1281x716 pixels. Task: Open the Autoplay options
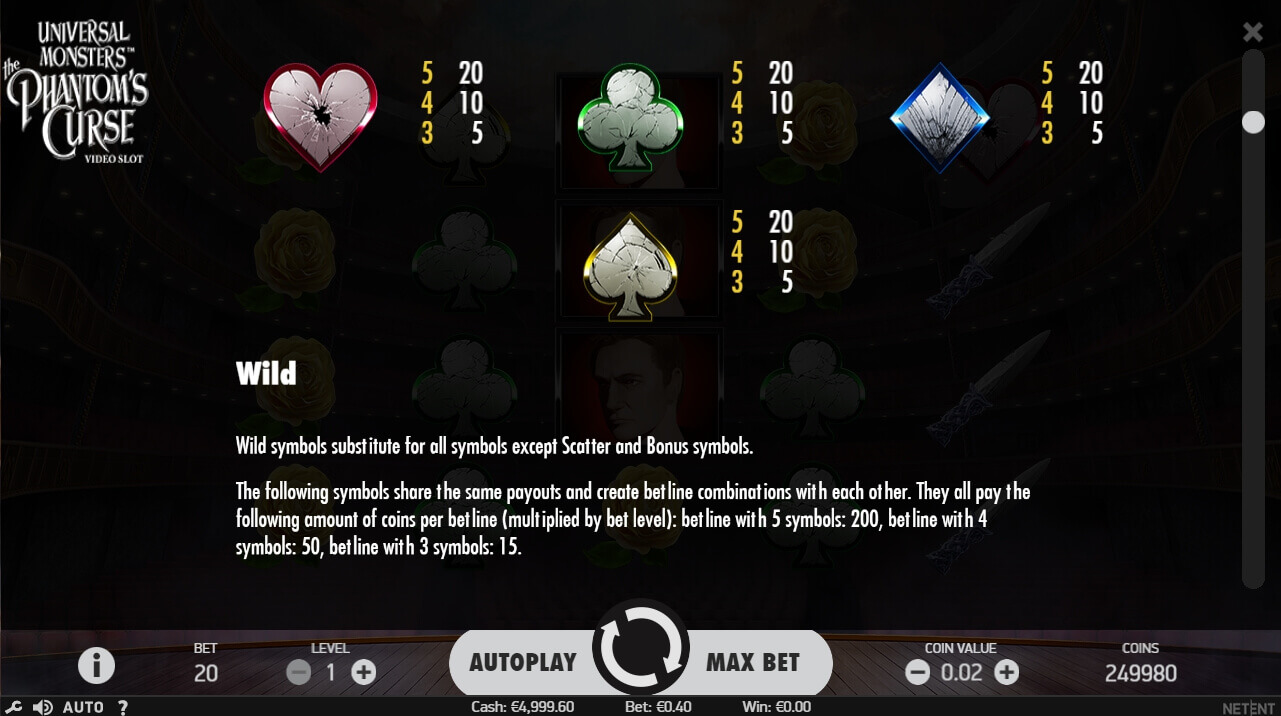[x=522, y=662]
